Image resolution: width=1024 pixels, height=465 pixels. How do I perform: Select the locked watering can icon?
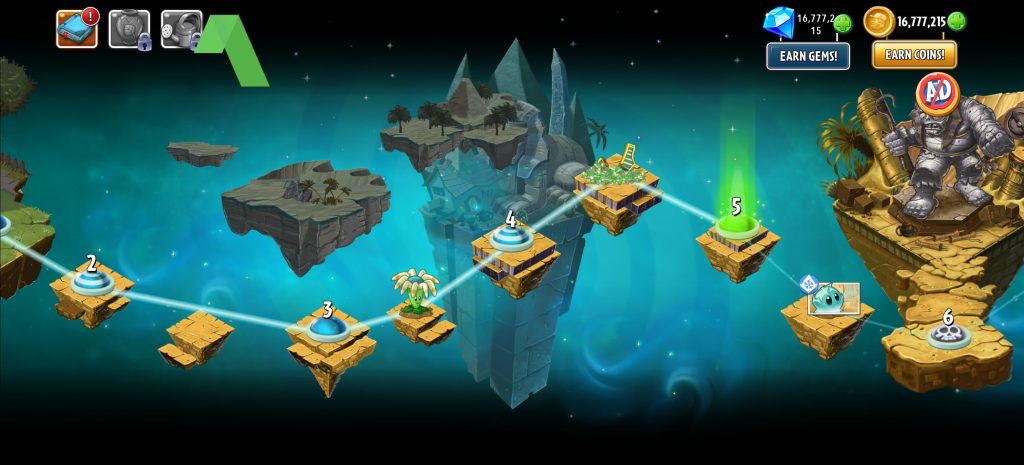click(181, 30)
